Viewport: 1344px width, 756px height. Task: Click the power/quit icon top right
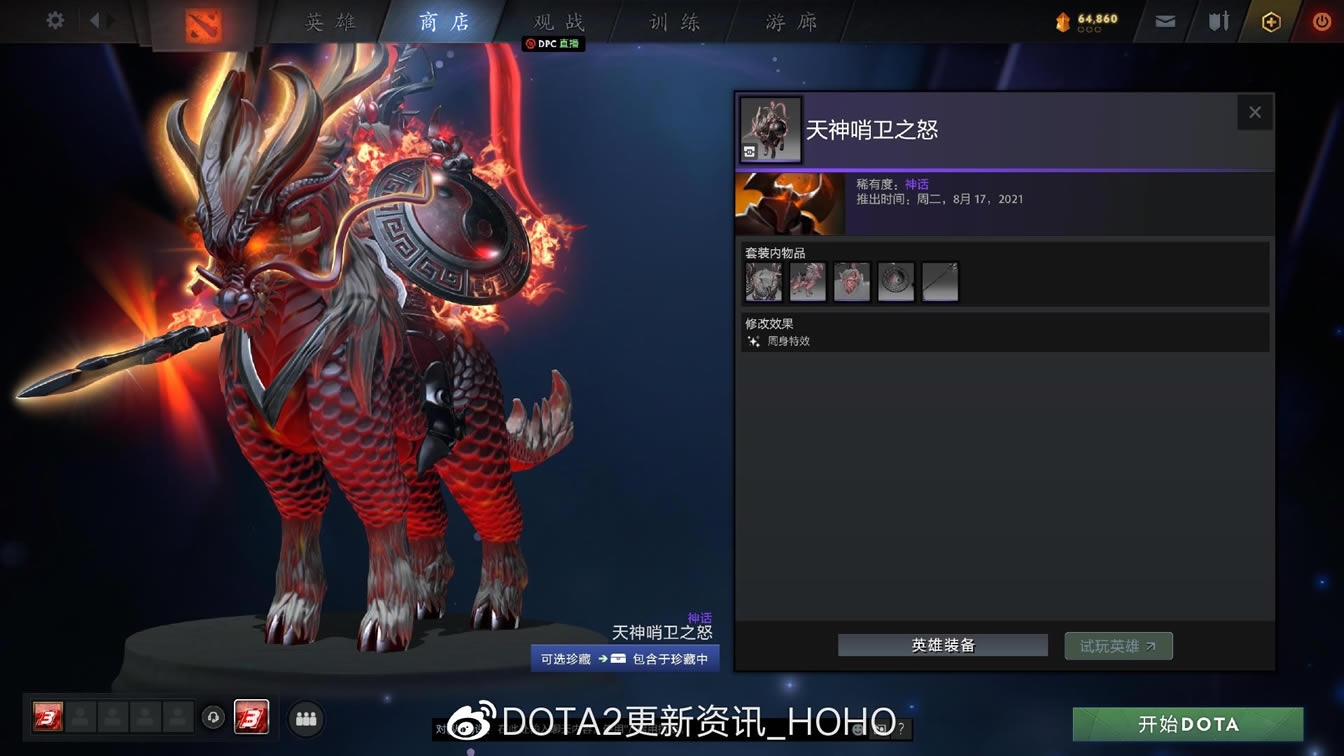[x=1321, y=20]
